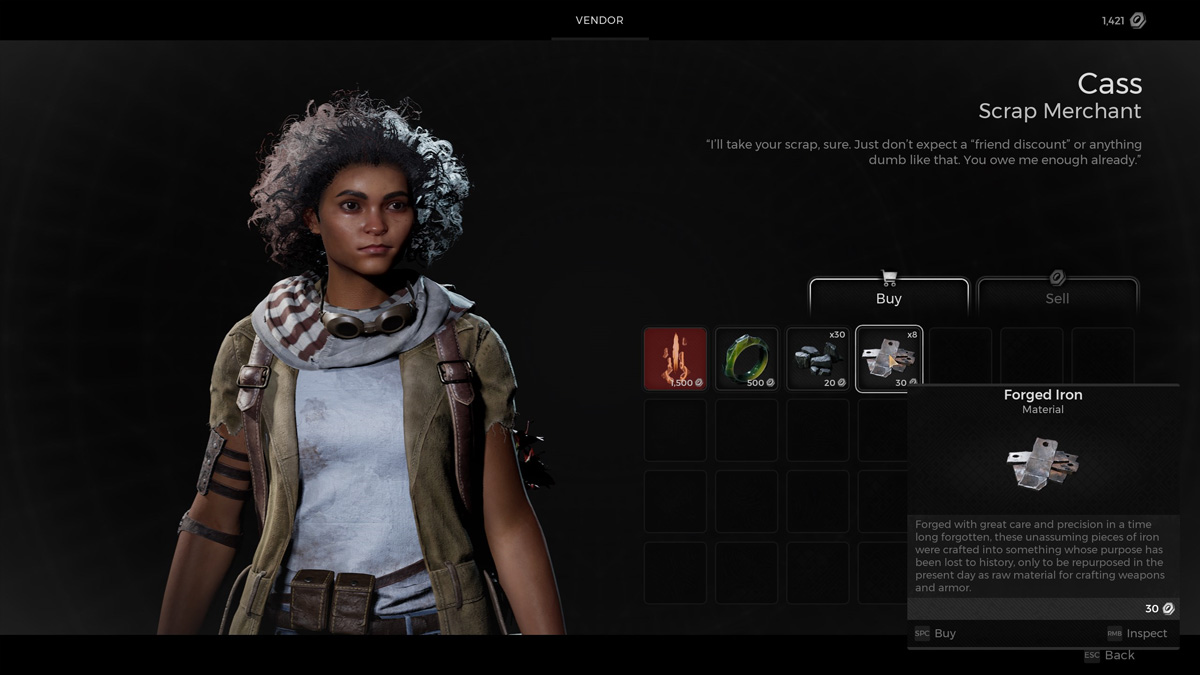Screen dimensions: 1200x675
Task: Pick the Forged Iron x8 slot
Action: [x=888, y=358]
